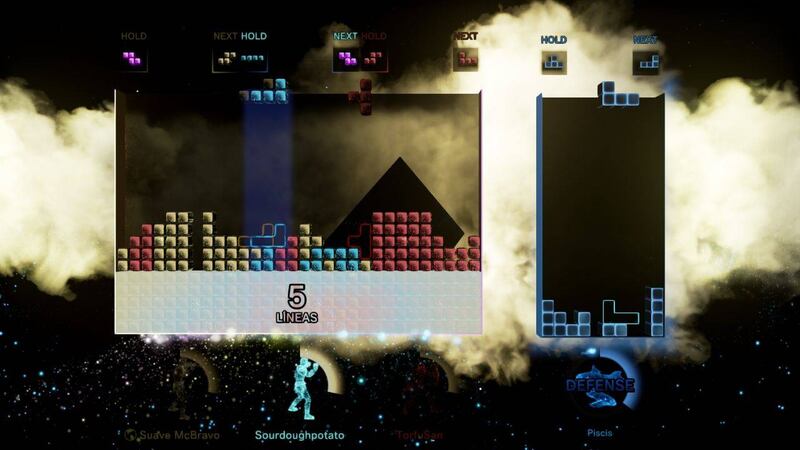Click the cyan I-piece HOLD slot
800x450 pixels.
253,59
